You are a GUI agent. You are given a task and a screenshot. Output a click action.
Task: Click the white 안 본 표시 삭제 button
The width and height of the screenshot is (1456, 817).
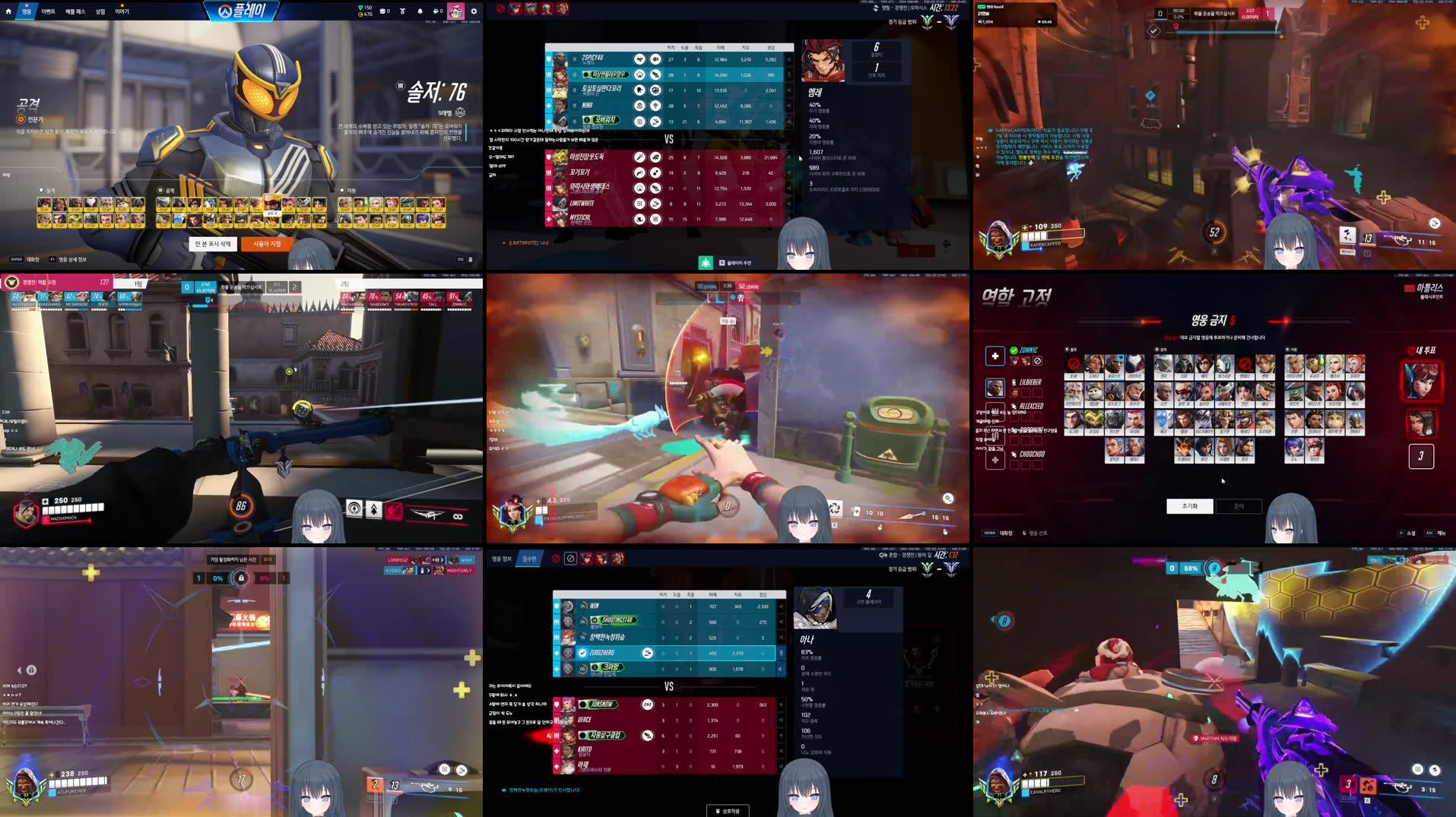click(x=212, y=244)
